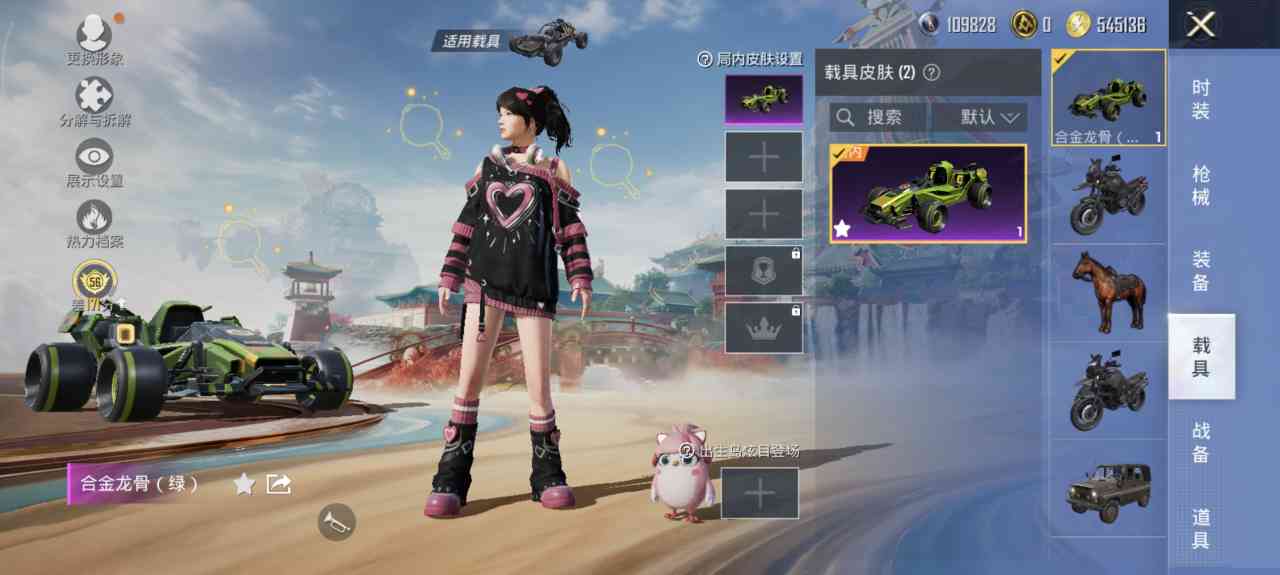Choose the horse vehicle thumbnail
The image size is (1280, 575).
pos(1108,292)
